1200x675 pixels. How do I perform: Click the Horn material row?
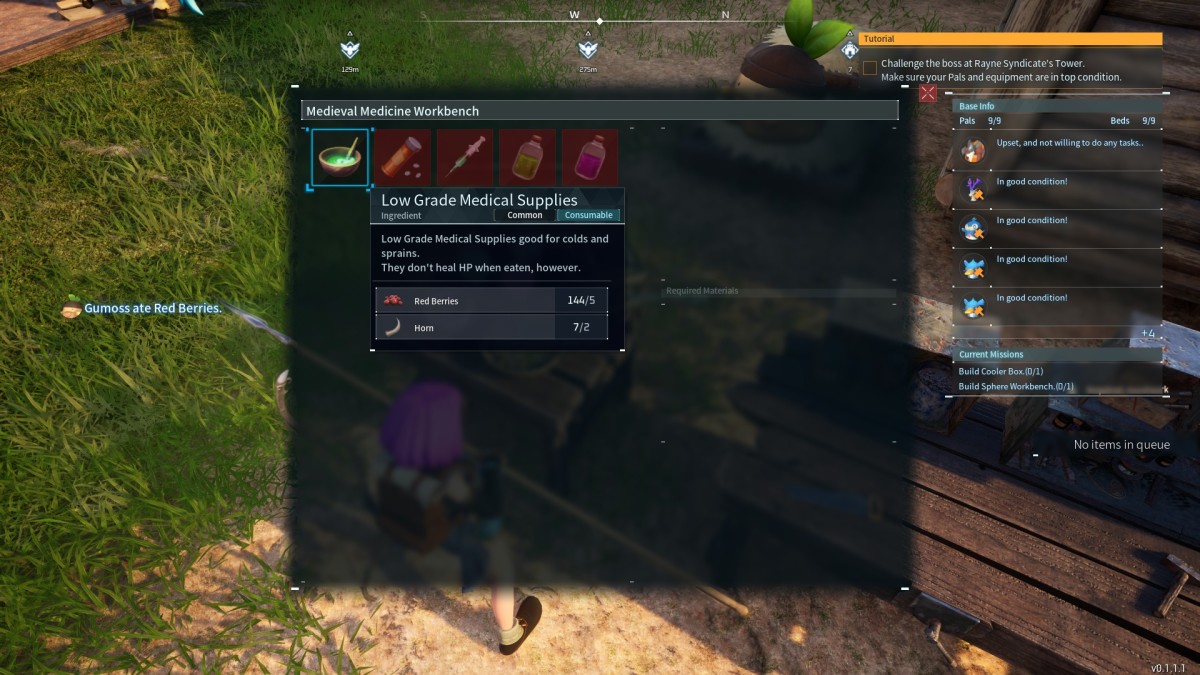(491, 327)
